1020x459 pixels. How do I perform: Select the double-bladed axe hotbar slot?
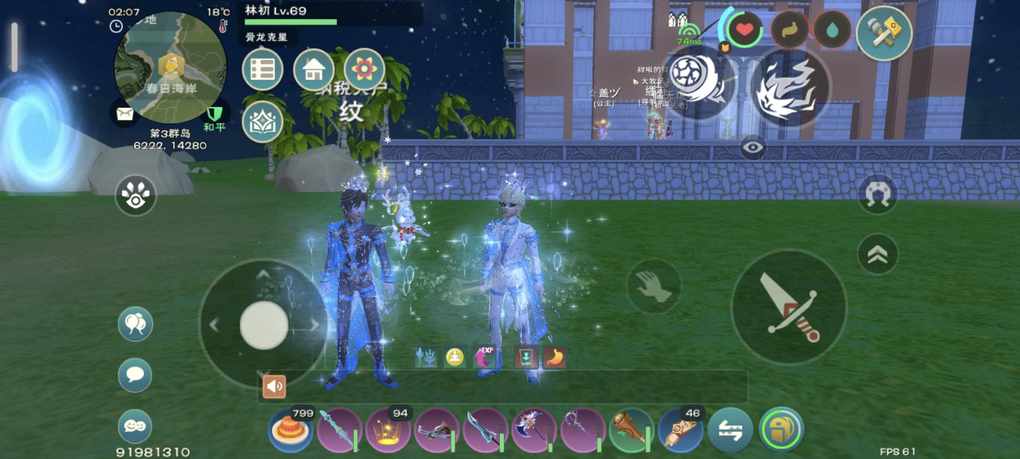click(533, 432)
